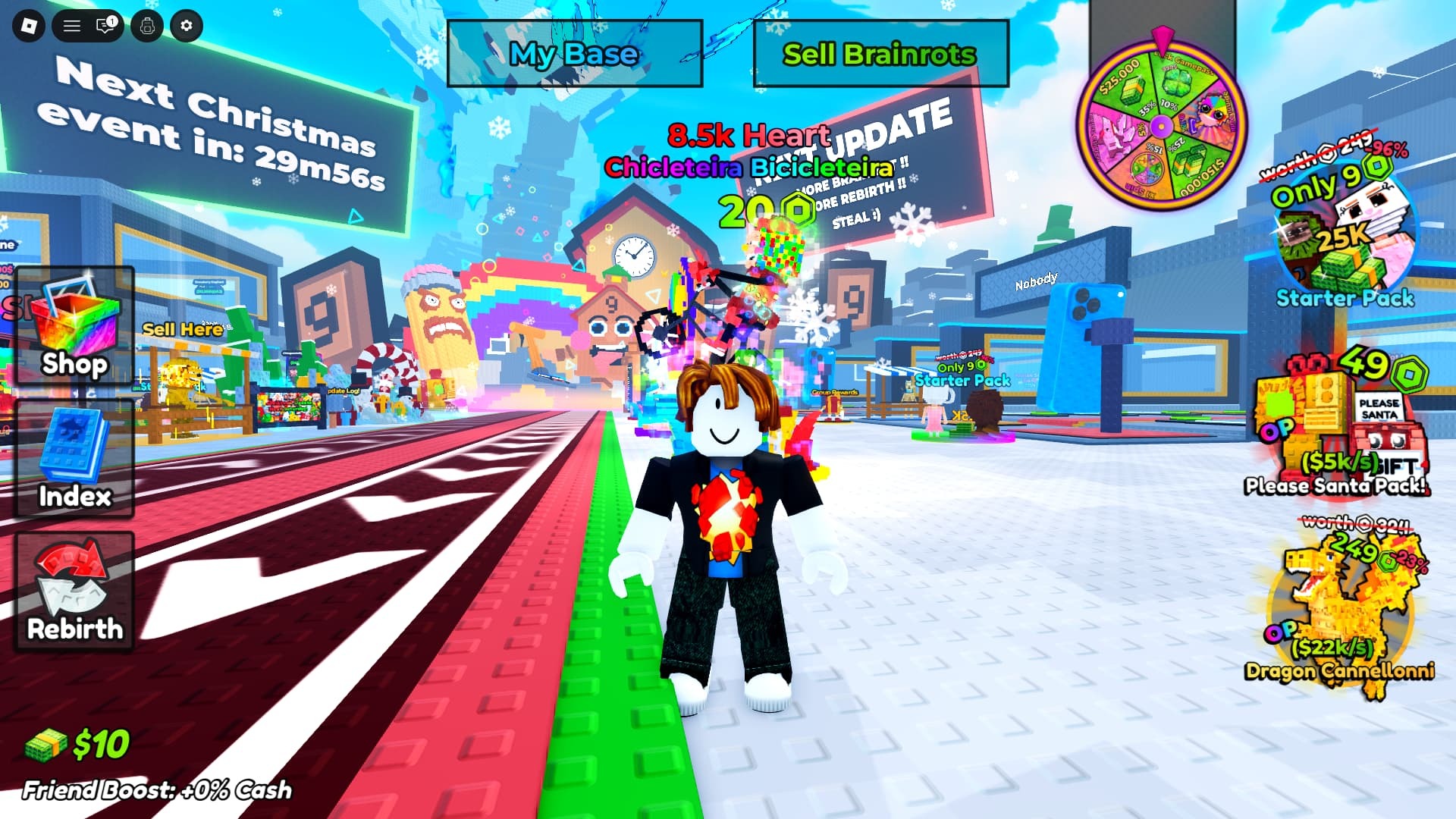Open the Shop menu
Viewport: 1456px width, 819px height.
74,328
